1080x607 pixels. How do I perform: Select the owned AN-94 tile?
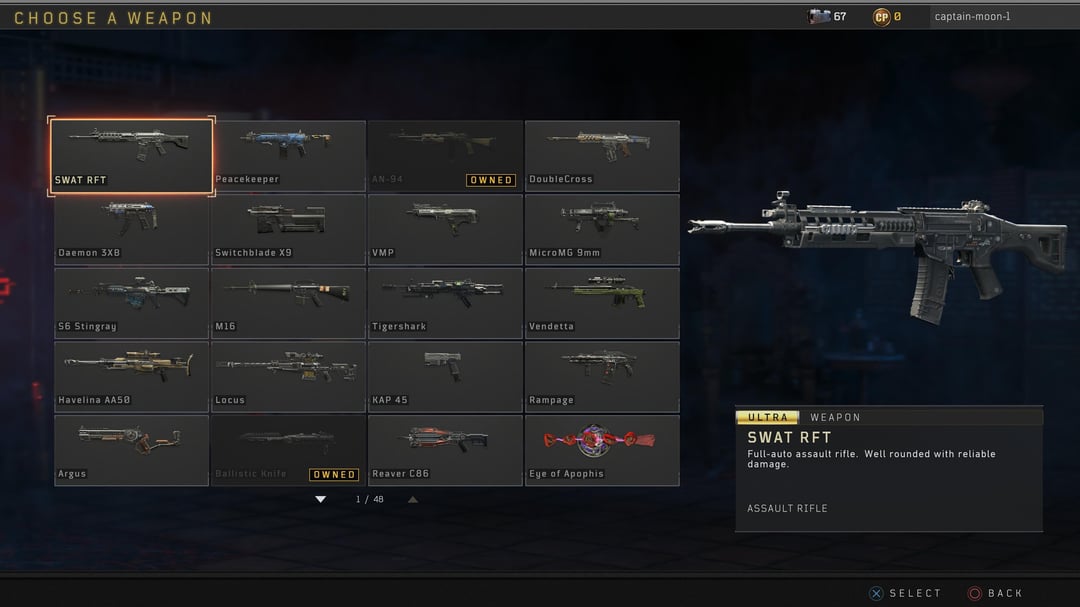(445, 155)
